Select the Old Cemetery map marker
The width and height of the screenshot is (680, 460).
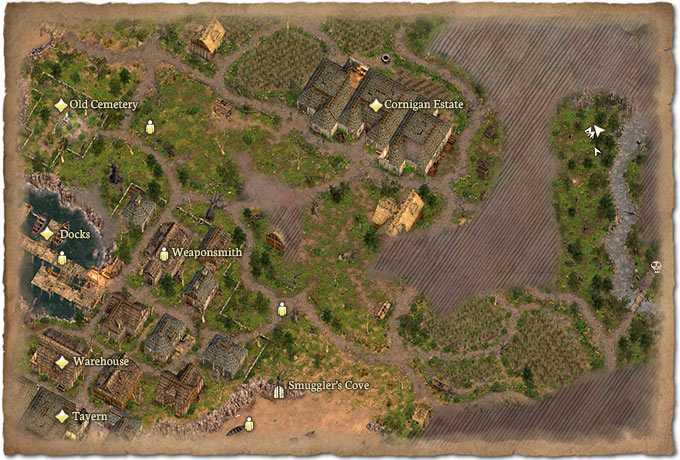[61, 105]
